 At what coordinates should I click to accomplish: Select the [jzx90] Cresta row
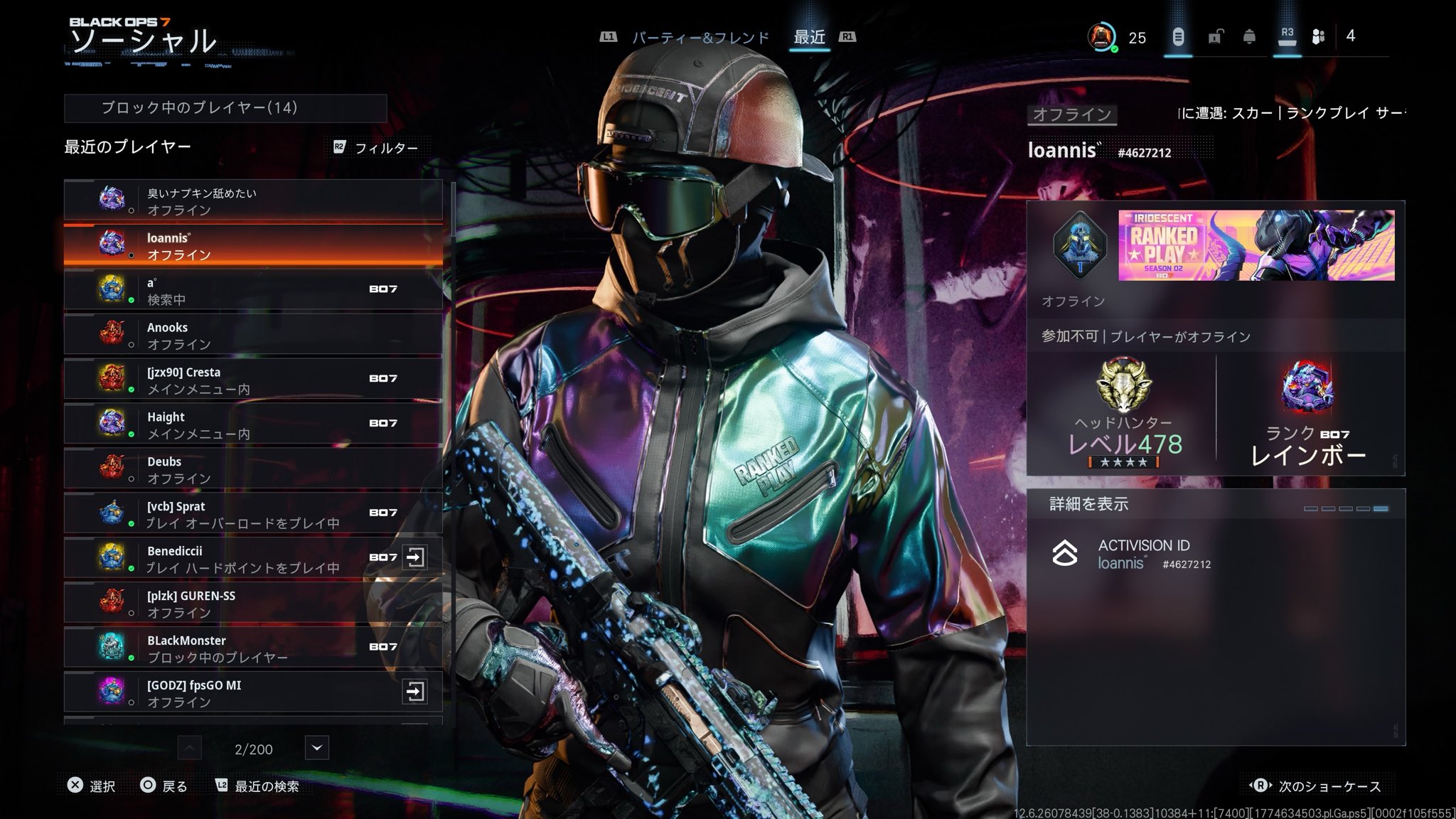pyautogui.click(x=253, y=380)
